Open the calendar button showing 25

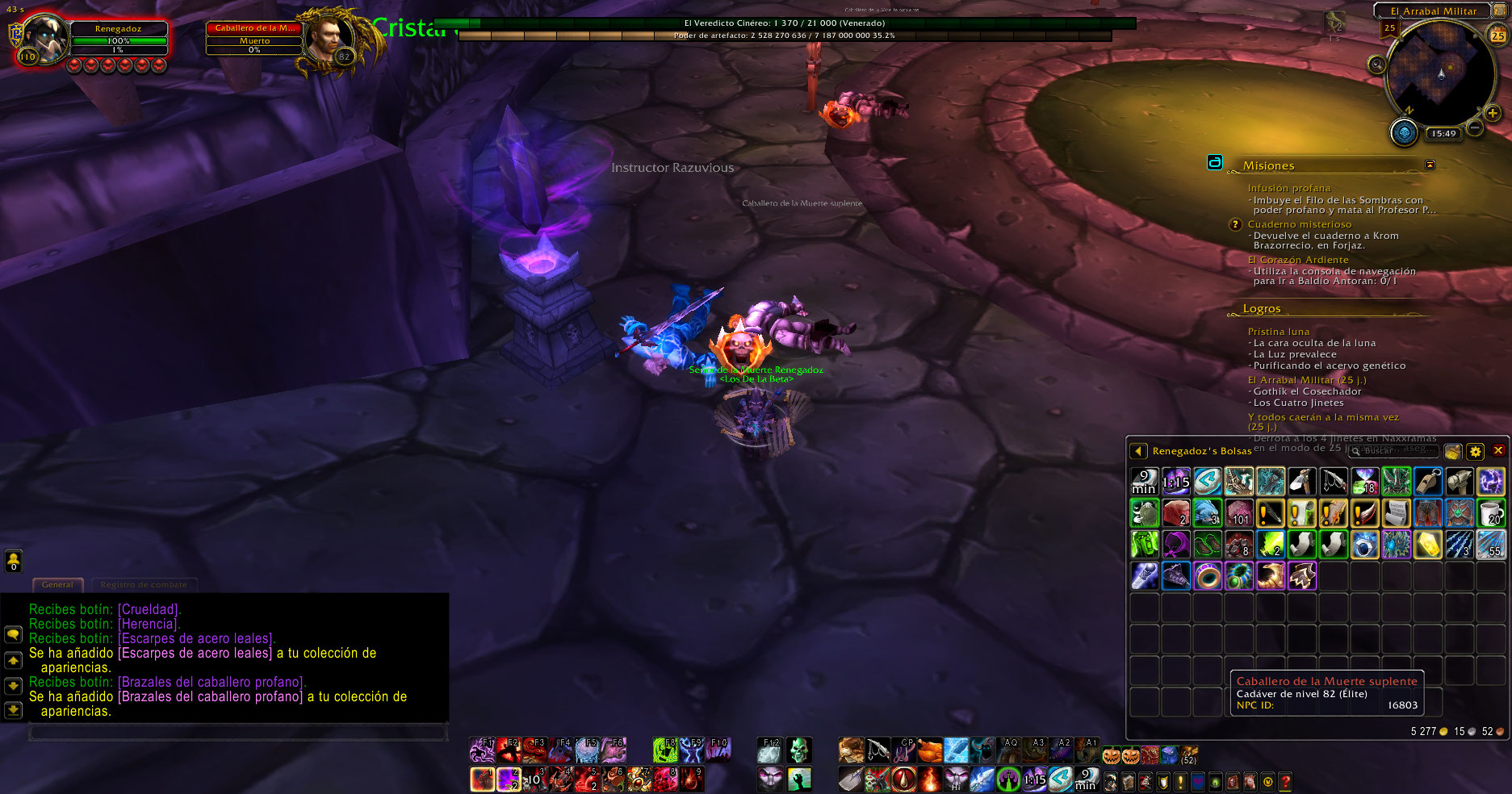tap(1497, 36)
